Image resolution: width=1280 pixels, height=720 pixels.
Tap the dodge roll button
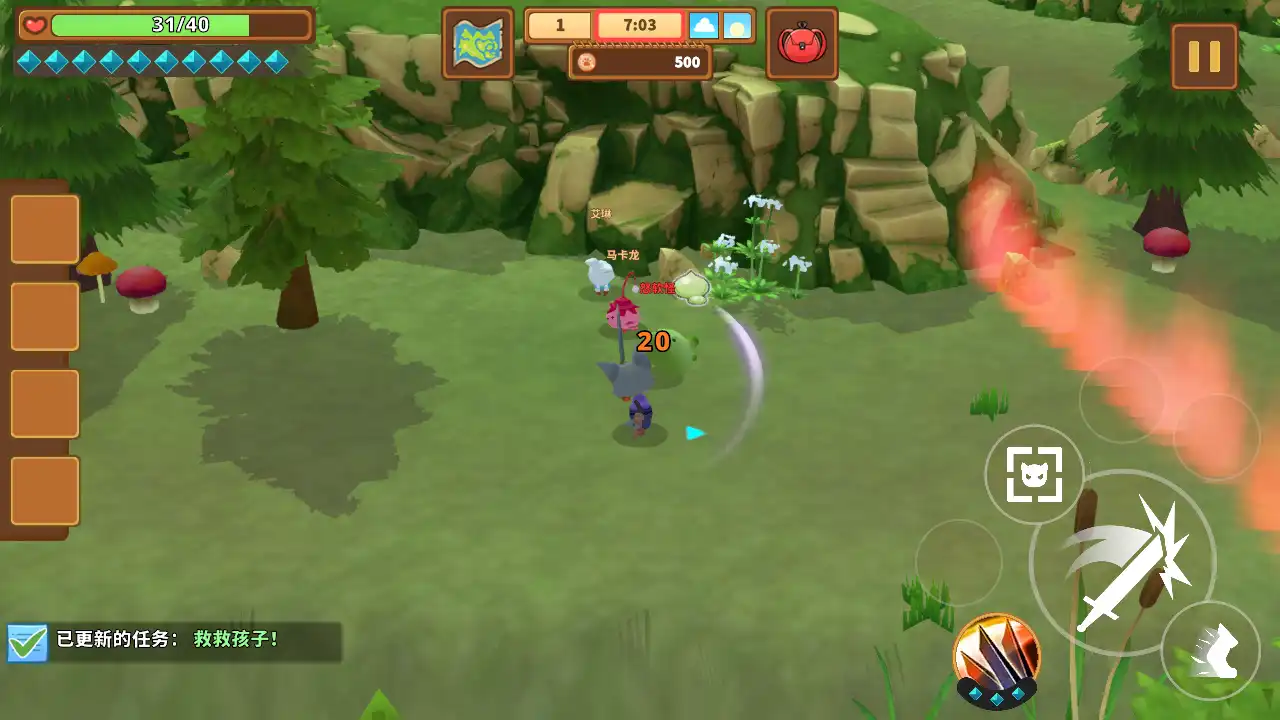1210,651
